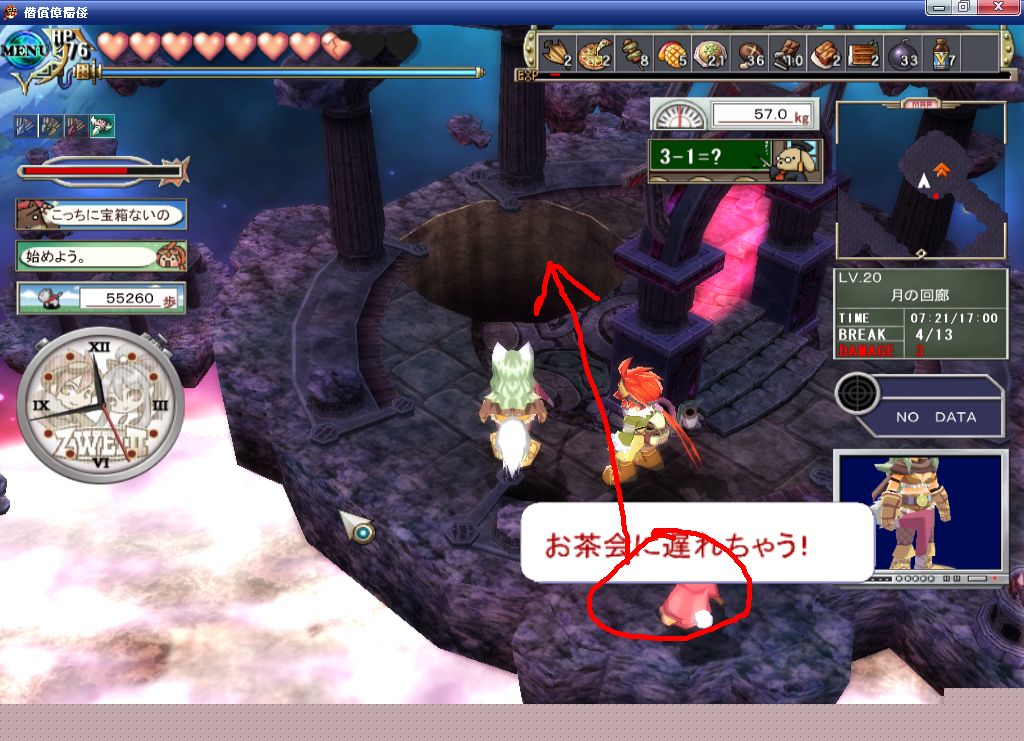The height and width of the screenshot is (741, 1024).
Task: Click the minimap panel
Action: click(x=921, y=180)
